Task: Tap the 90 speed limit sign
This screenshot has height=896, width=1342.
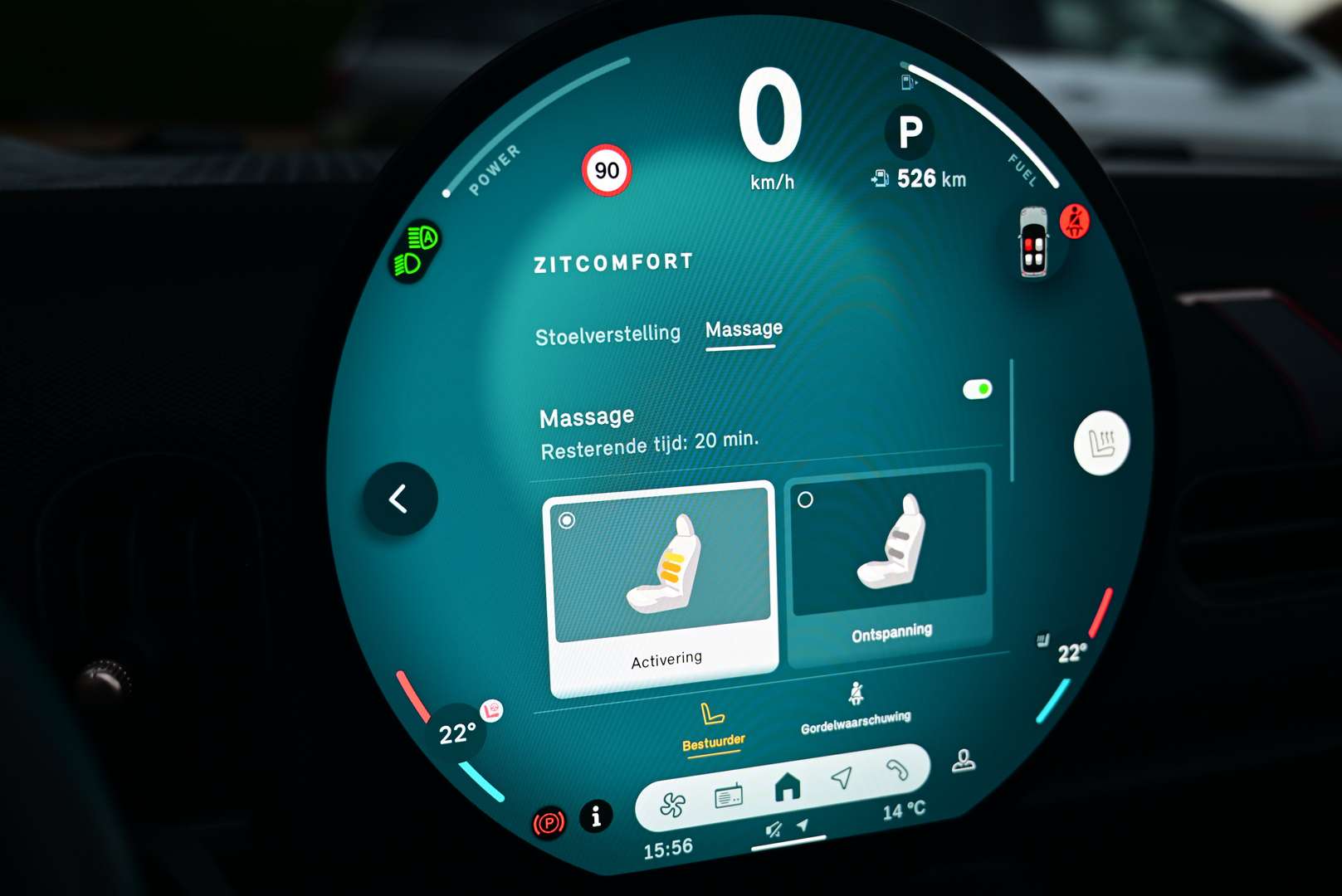Action: (607, 171)
